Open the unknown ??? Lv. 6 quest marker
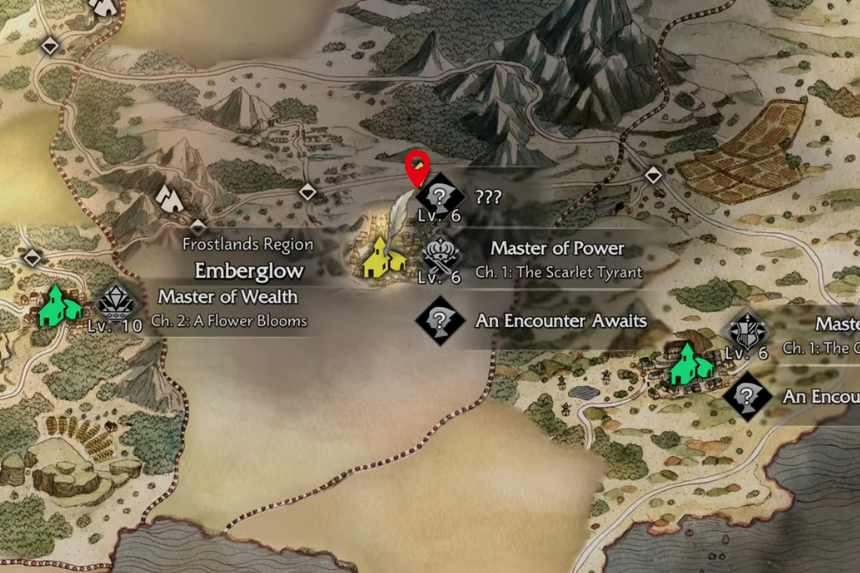The image size is (860, 573). point(439,194)
